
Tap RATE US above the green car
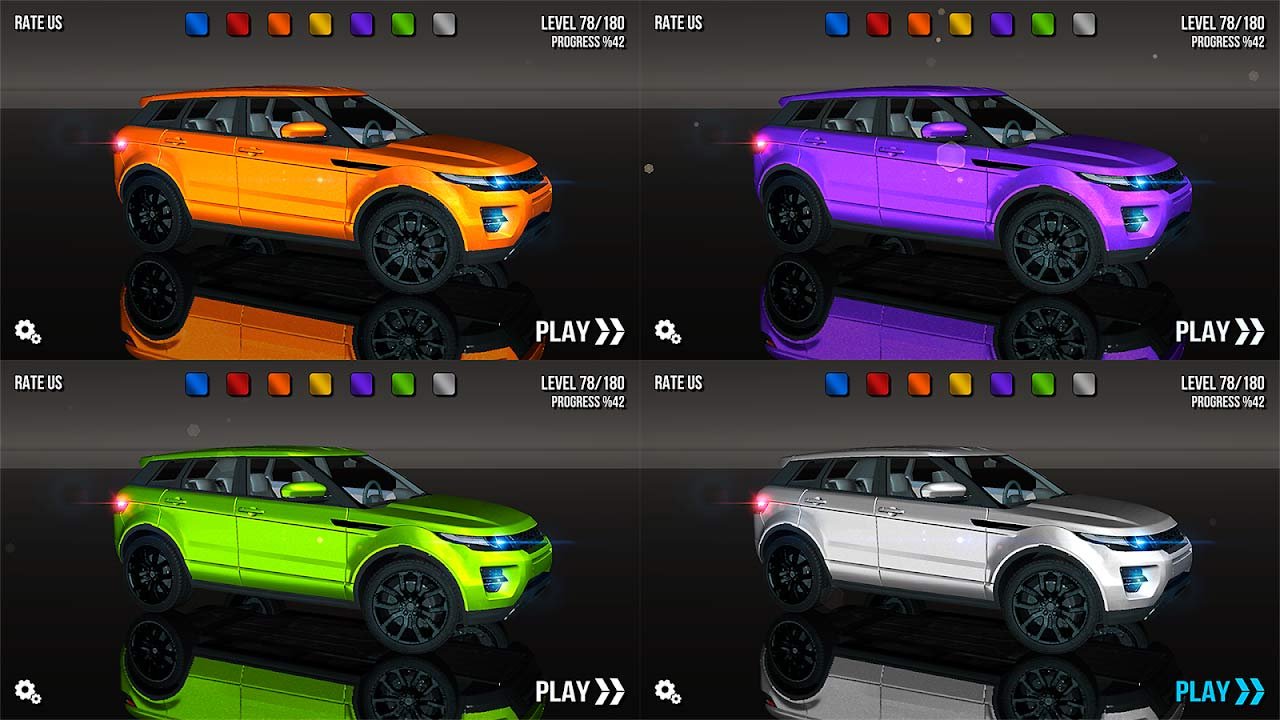coord(38,383)
